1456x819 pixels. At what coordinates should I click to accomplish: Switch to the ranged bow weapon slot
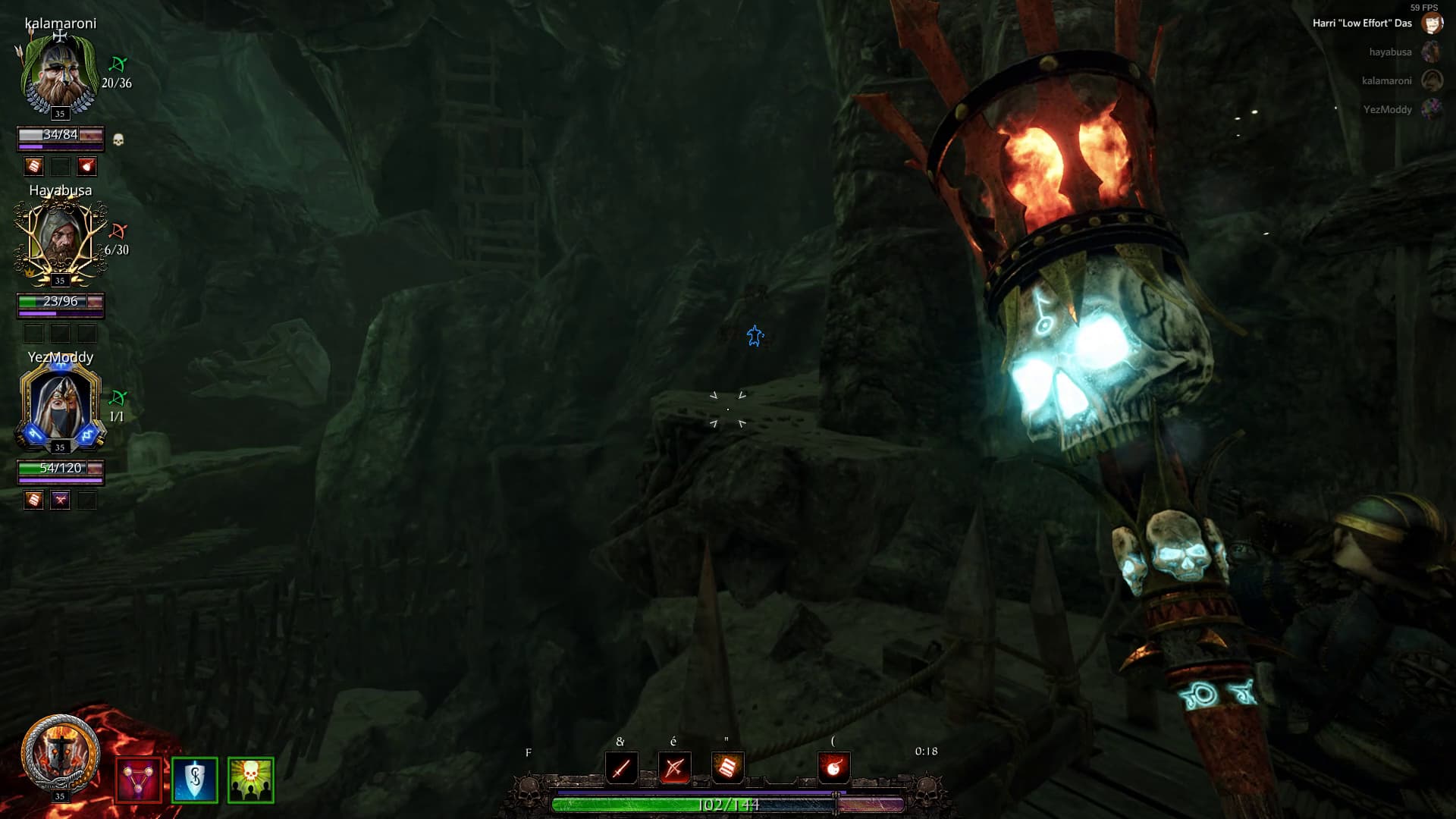tap(674, 768)
